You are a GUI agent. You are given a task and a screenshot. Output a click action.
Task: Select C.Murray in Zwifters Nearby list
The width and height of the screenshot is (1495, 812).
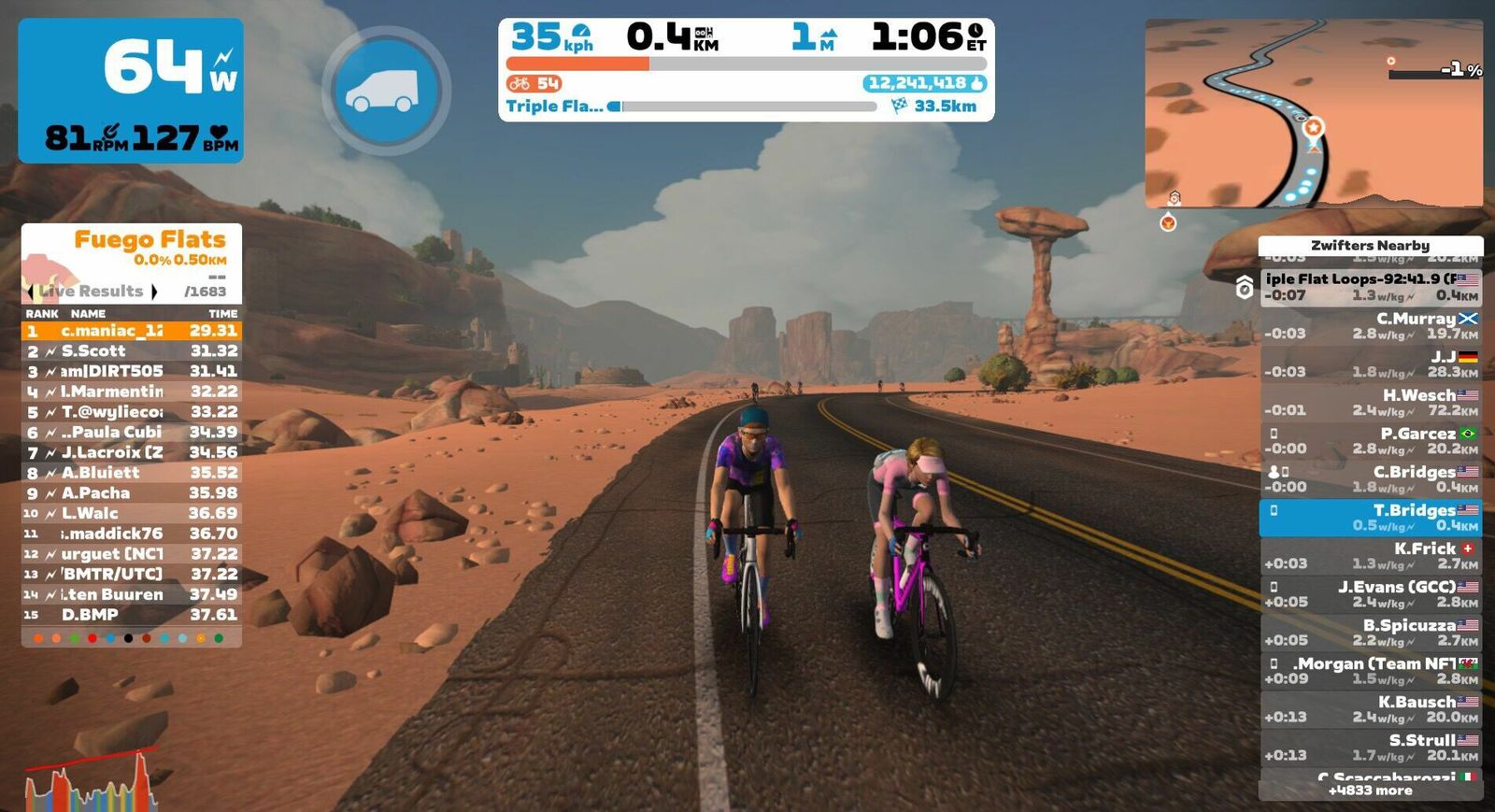pyautogui.click(x=1370, y=326)
